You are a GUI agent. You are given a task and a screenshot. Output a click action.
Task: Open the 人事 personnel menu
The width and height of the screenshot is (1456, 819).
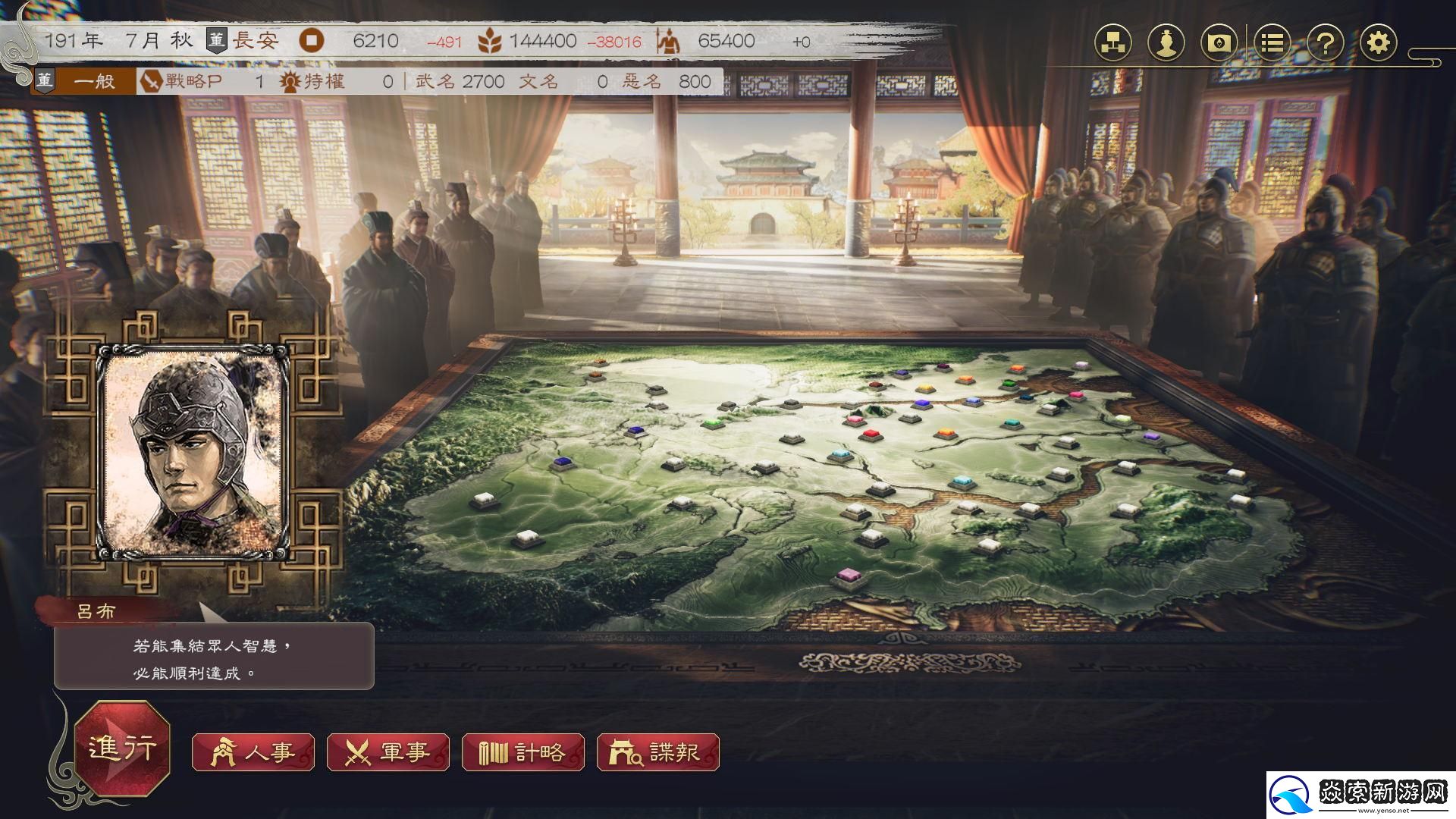(x=253, y=753)
